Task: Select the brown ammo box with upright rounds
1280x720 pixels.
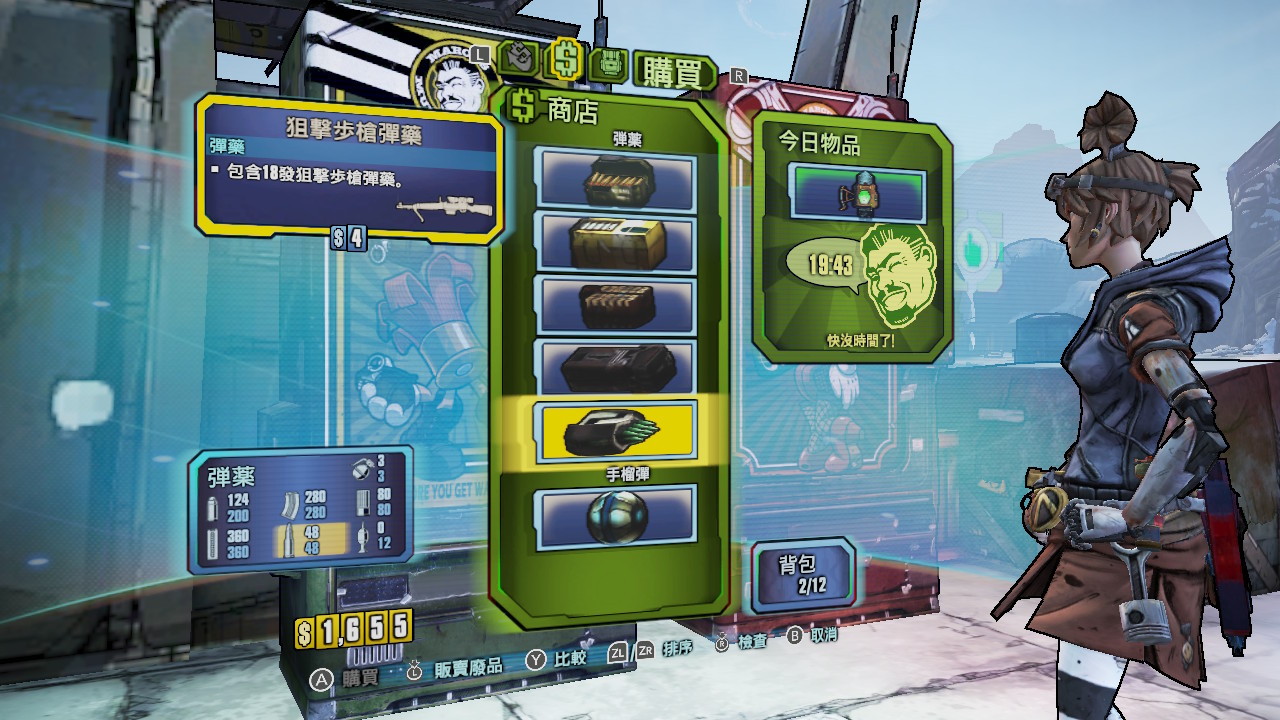Action: pyautogui.click(x=615, y=305)
